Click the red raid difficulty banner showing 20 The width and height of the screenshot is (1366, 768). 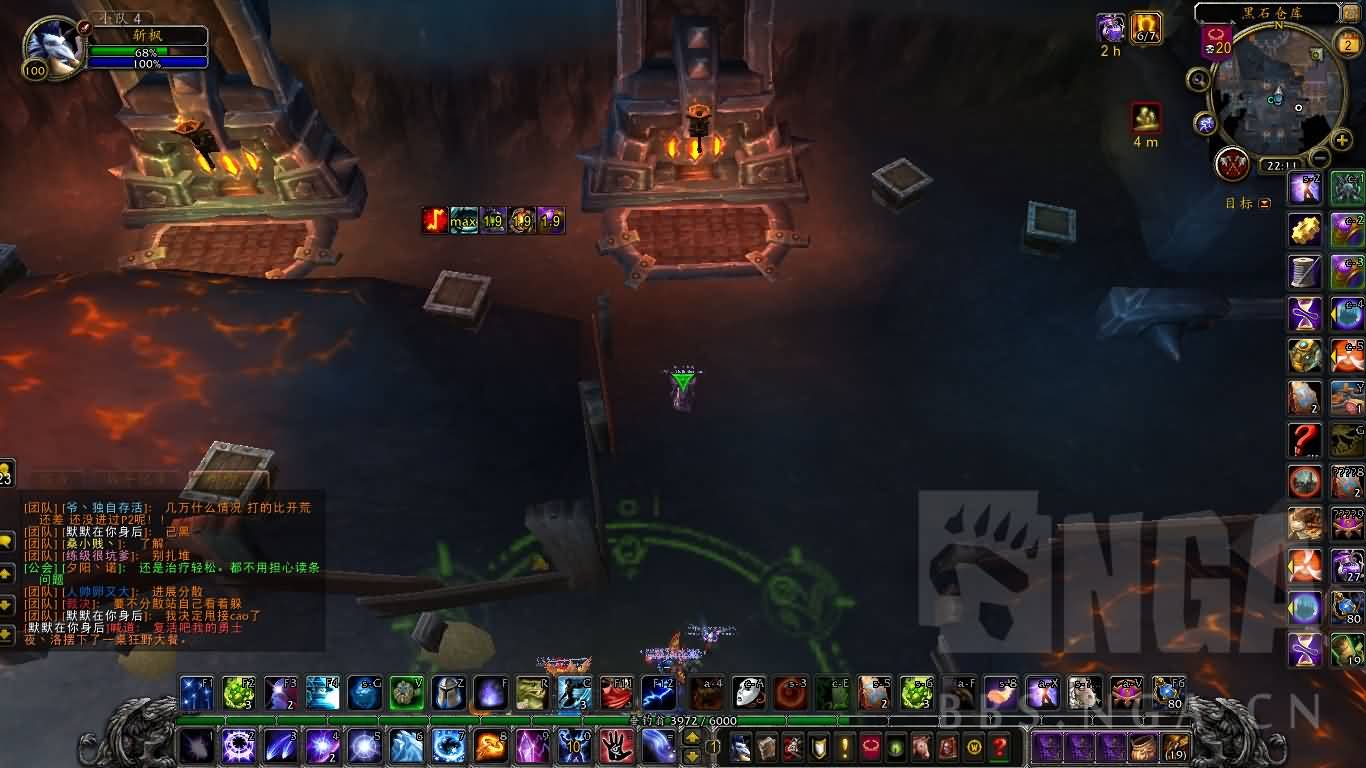1216,42
